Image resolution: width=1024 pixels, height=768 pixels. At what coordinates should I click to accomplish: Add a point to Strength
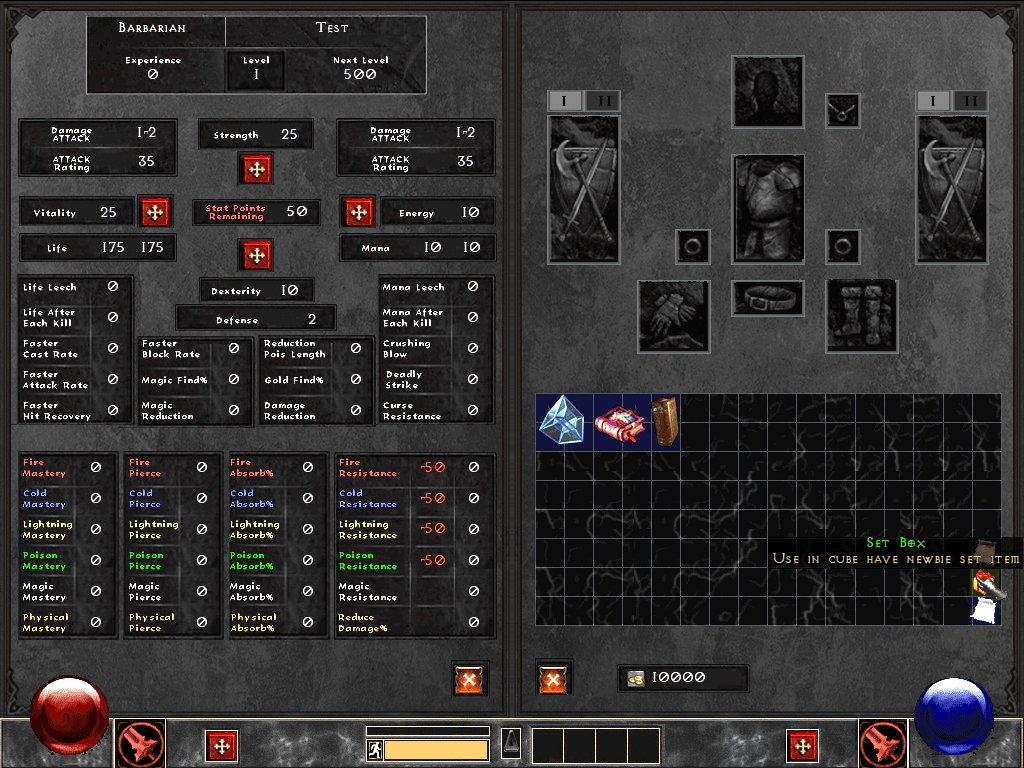(x=256, y=169)
